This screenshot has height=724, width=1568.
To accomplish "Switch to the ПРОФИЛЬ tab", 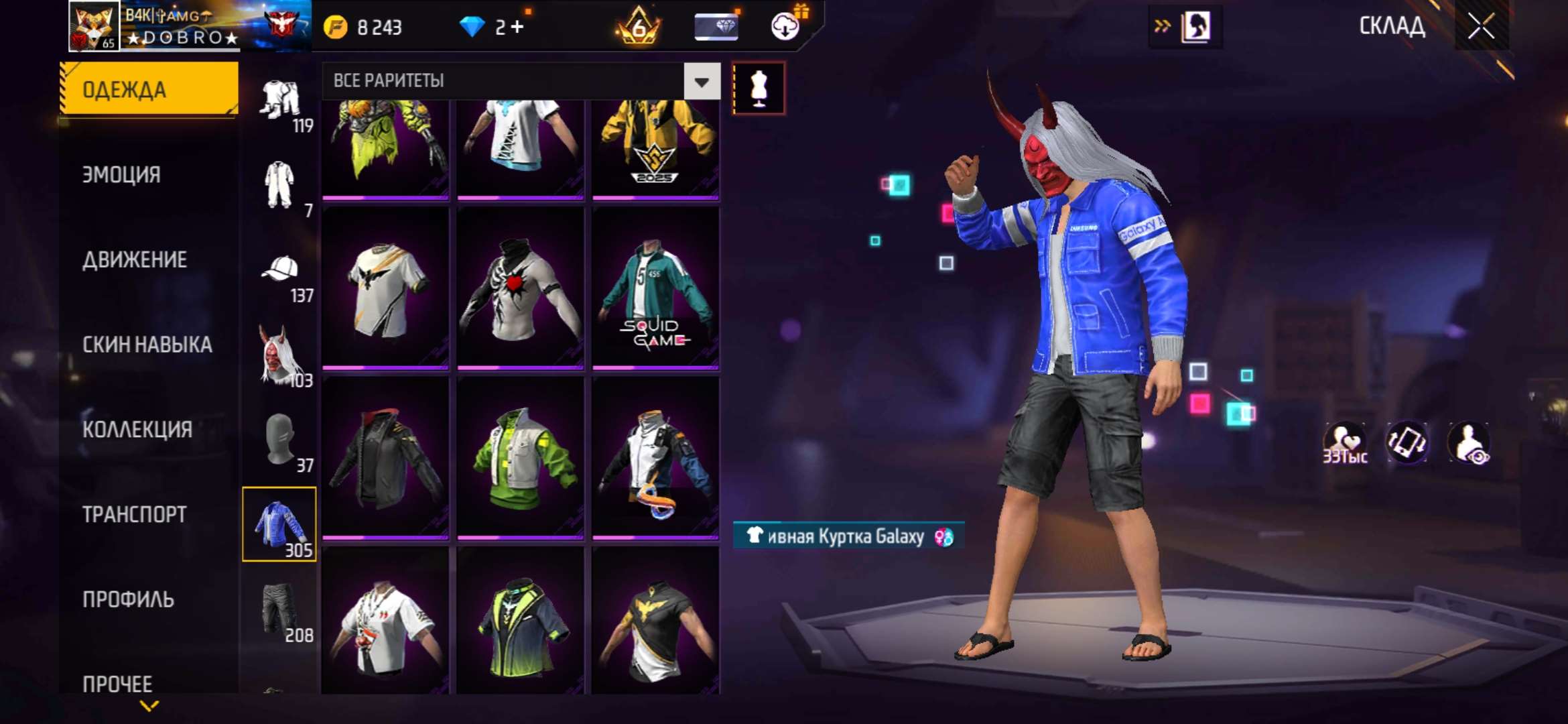I will tap(128, 599).
